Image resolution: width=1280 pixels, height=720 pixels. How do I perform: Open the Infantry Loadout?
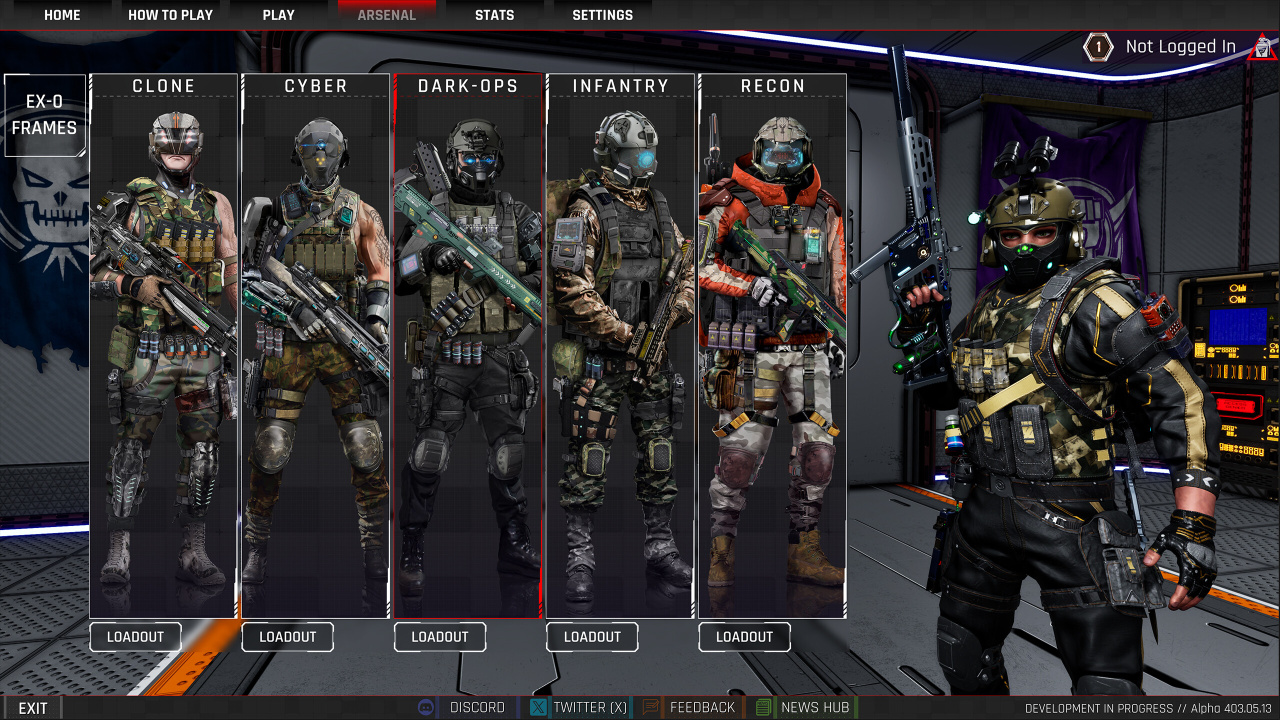click(592, 637)
